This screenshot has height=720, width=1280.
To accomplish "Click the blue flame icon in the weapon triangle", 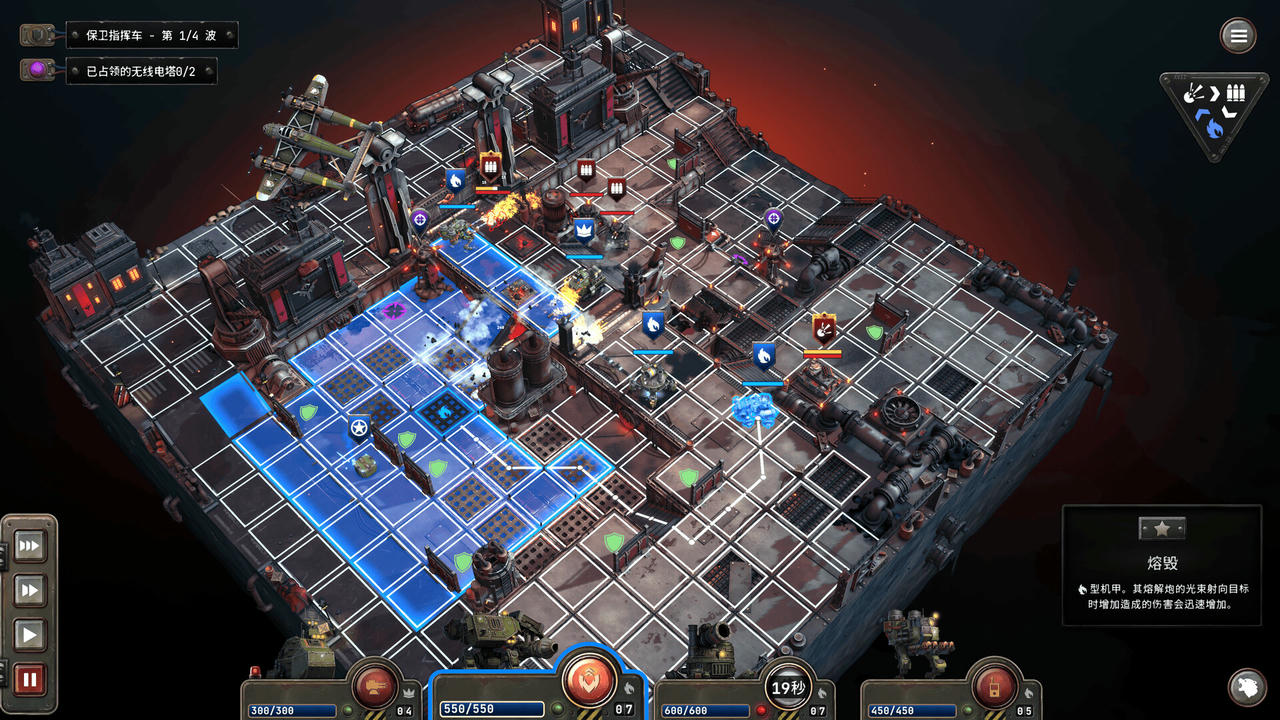I will (1214, 127).
